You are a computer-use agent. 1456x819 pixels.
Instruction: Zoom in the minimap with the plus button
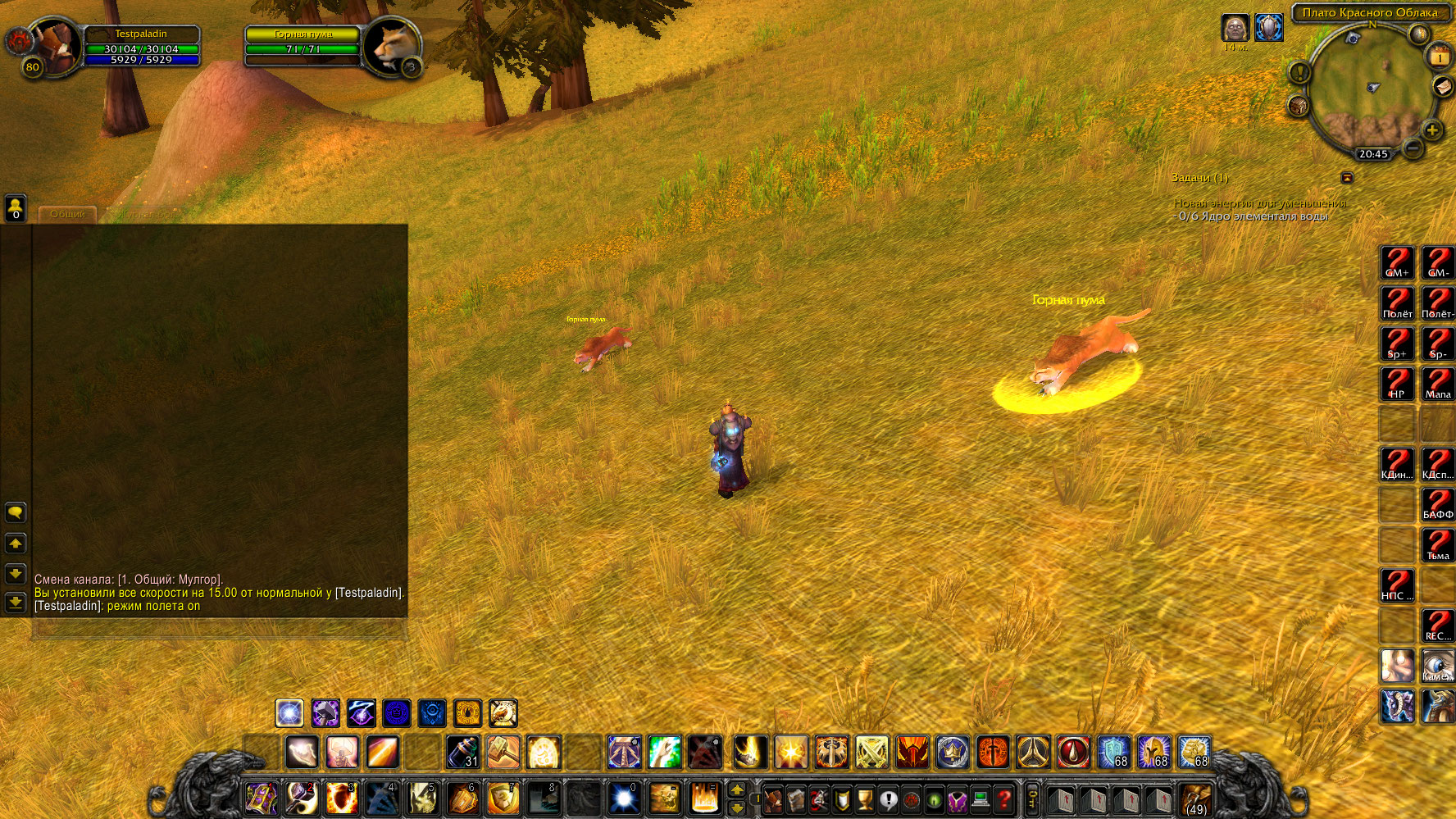(x=1432, y=130)
